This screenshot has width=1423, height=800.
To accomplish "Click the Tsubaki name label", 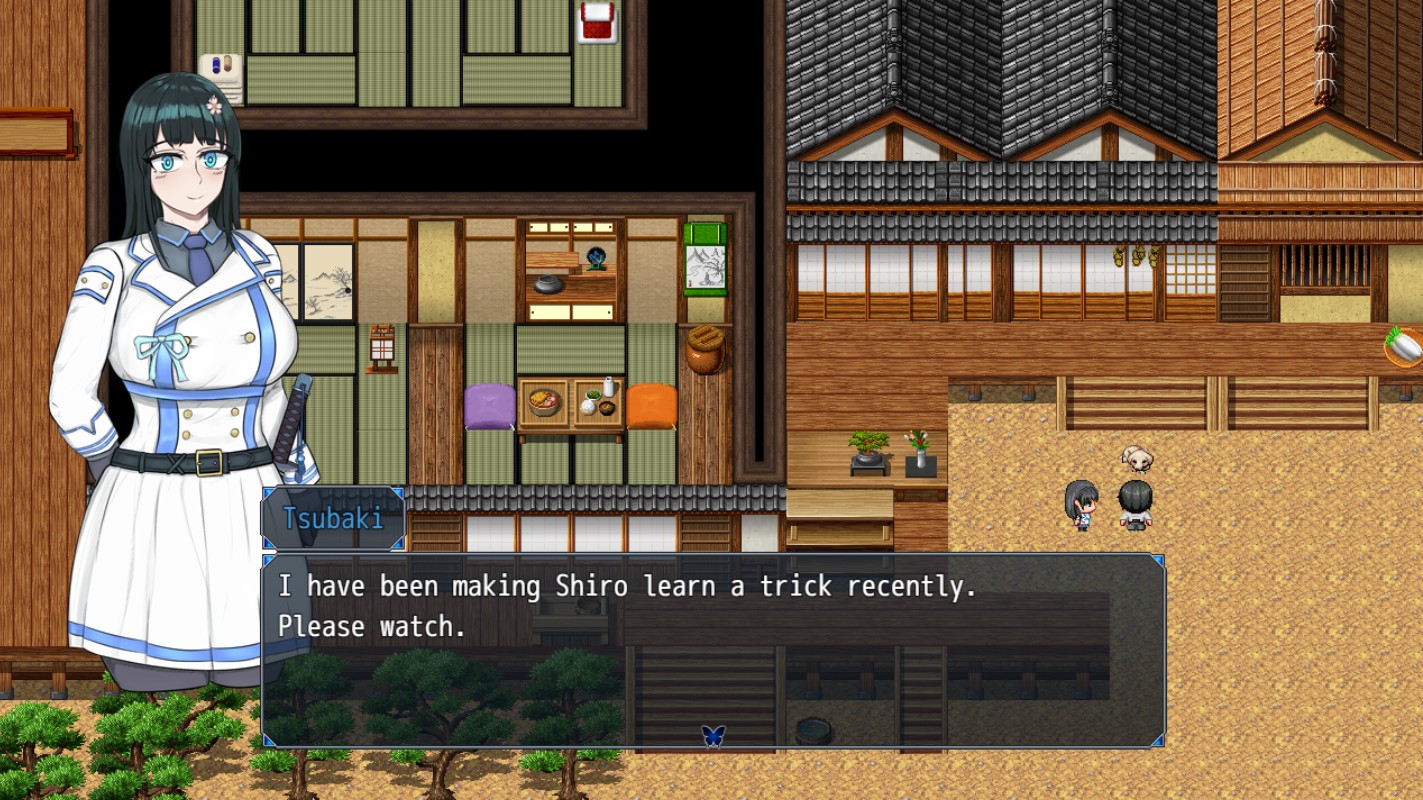I will 333,517.
